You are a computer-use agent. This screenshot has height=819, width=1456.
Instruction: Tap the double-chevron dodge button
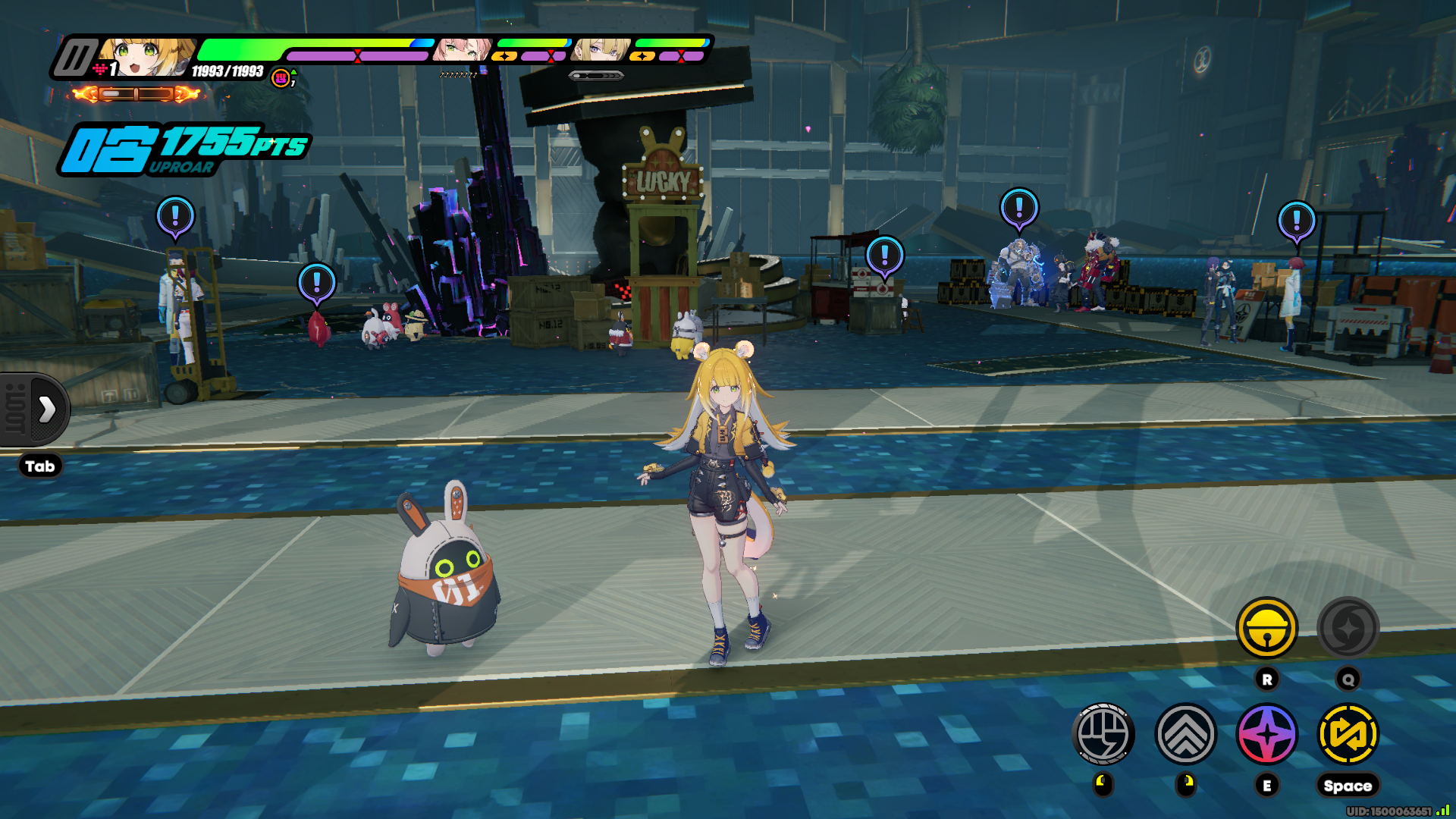tap(1185, 734)
